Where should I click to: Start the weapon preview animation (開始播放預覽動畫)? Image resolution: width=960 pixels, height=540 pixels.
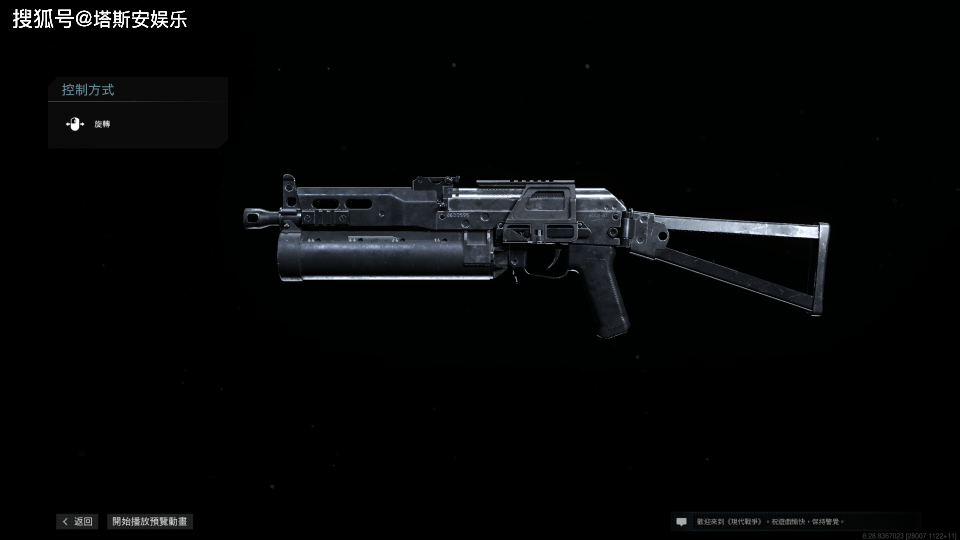[150, 521]
